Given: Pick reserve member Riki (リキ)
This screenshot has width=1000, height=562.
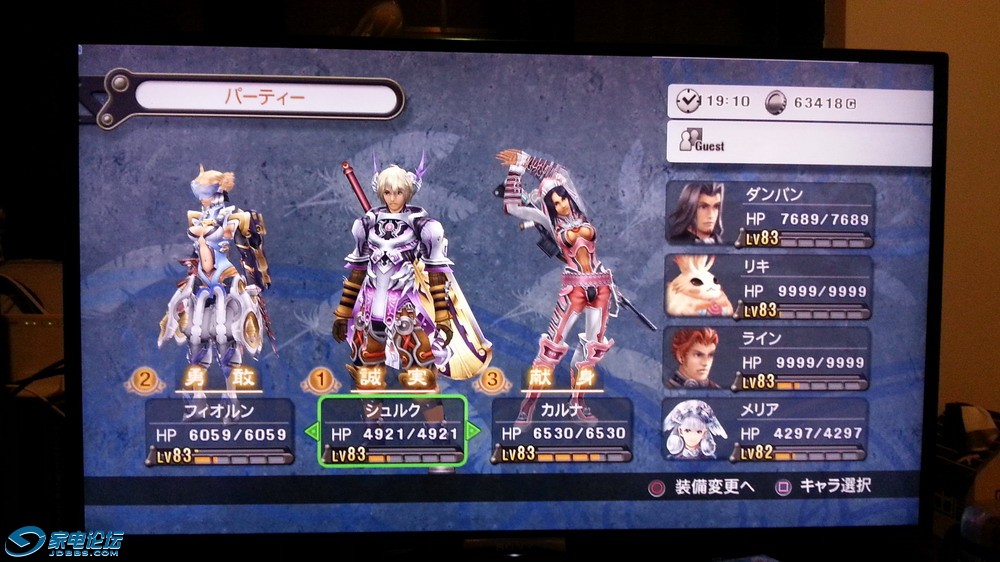Looking at the screenshot, I should point(767,285).
